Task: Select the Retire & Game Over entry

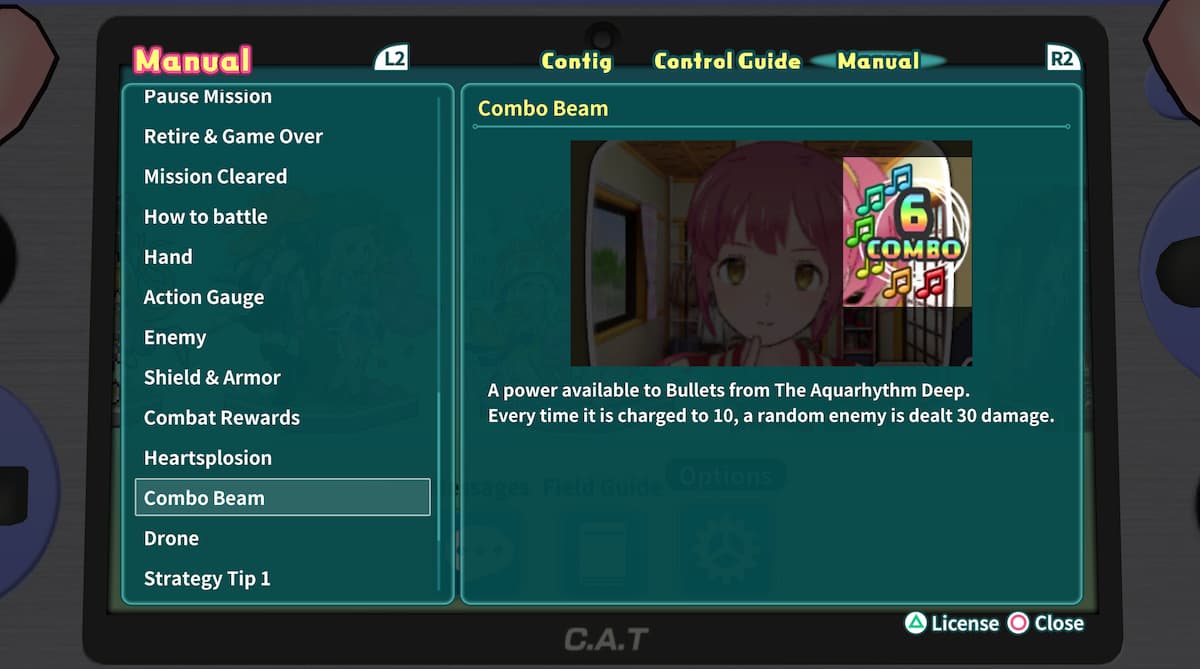Action: pyautogui.click(x=233, y=136)
